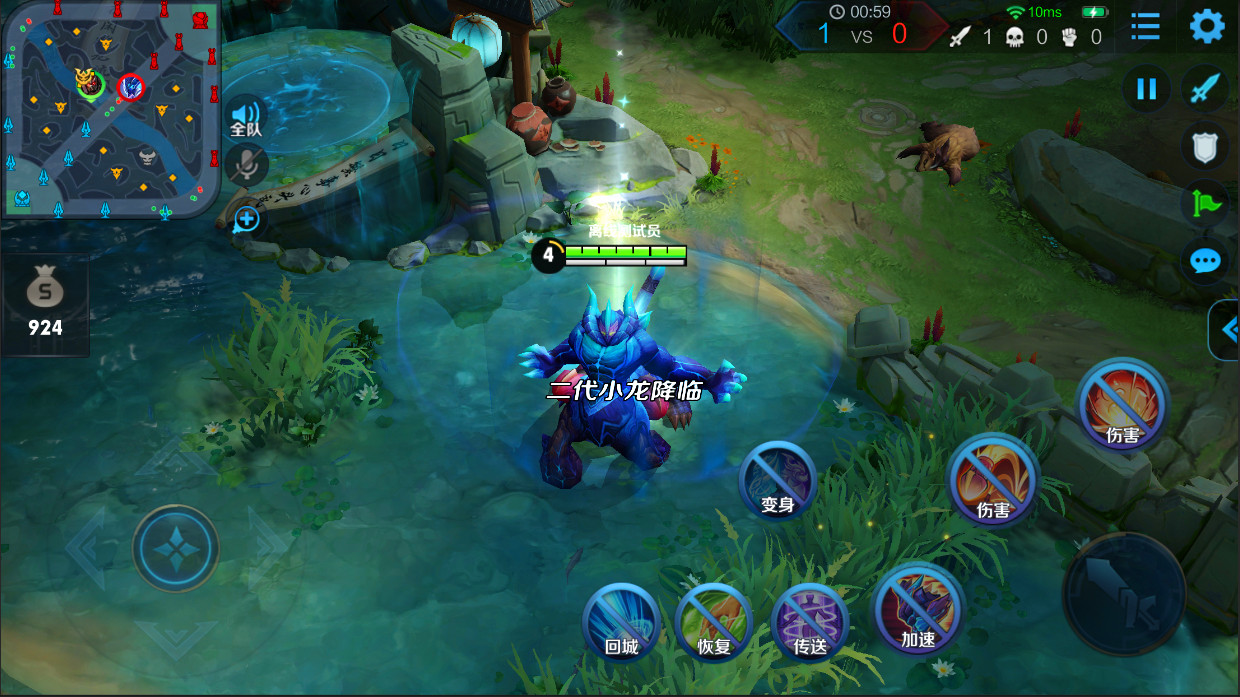
Task: Select the shield defense icon
Action: [x=1204, y=147]
